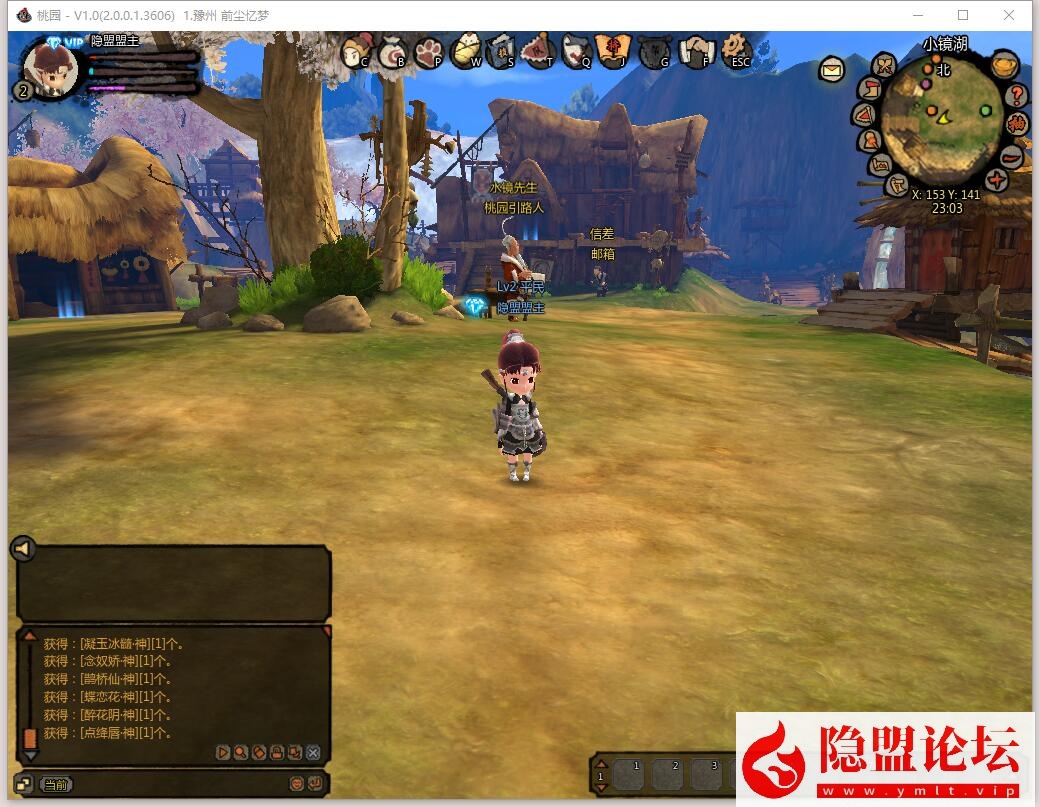1040x807 pixels.
Task: Zoom out the minimap with minus button
Action: tap(1012, 156)
